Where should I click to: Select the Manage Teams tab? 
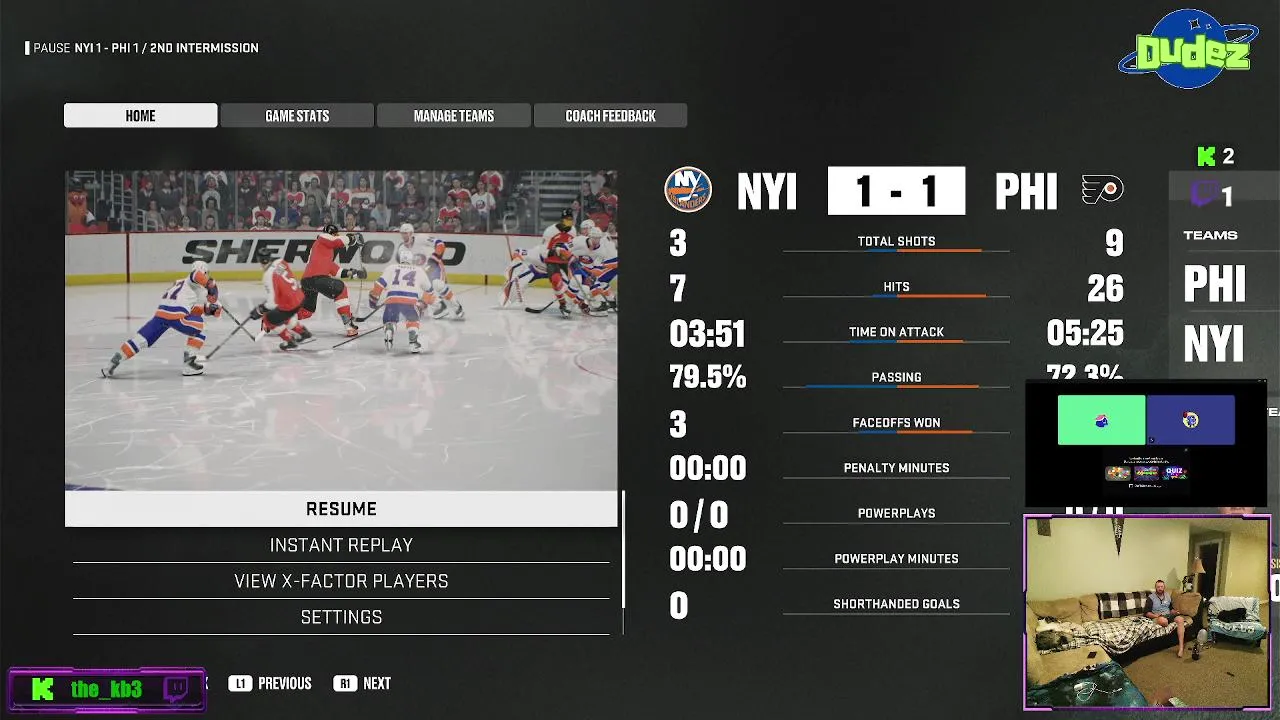click(454, 116)
